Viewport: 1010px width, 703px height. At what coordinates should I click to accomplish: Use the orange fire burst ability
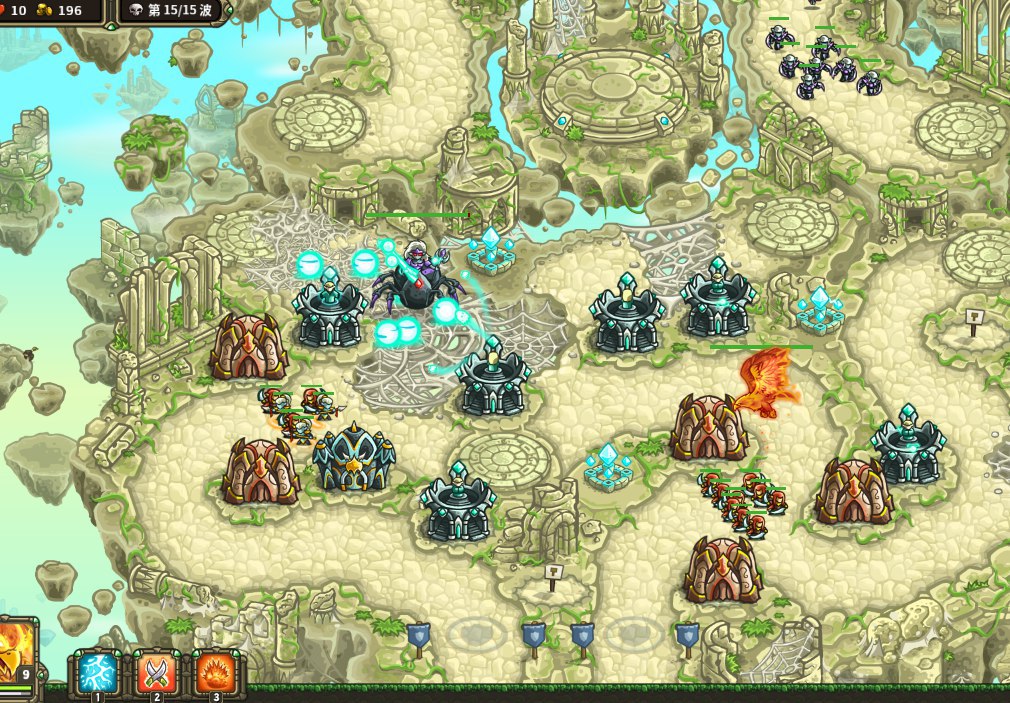click(x=215, y=673)
